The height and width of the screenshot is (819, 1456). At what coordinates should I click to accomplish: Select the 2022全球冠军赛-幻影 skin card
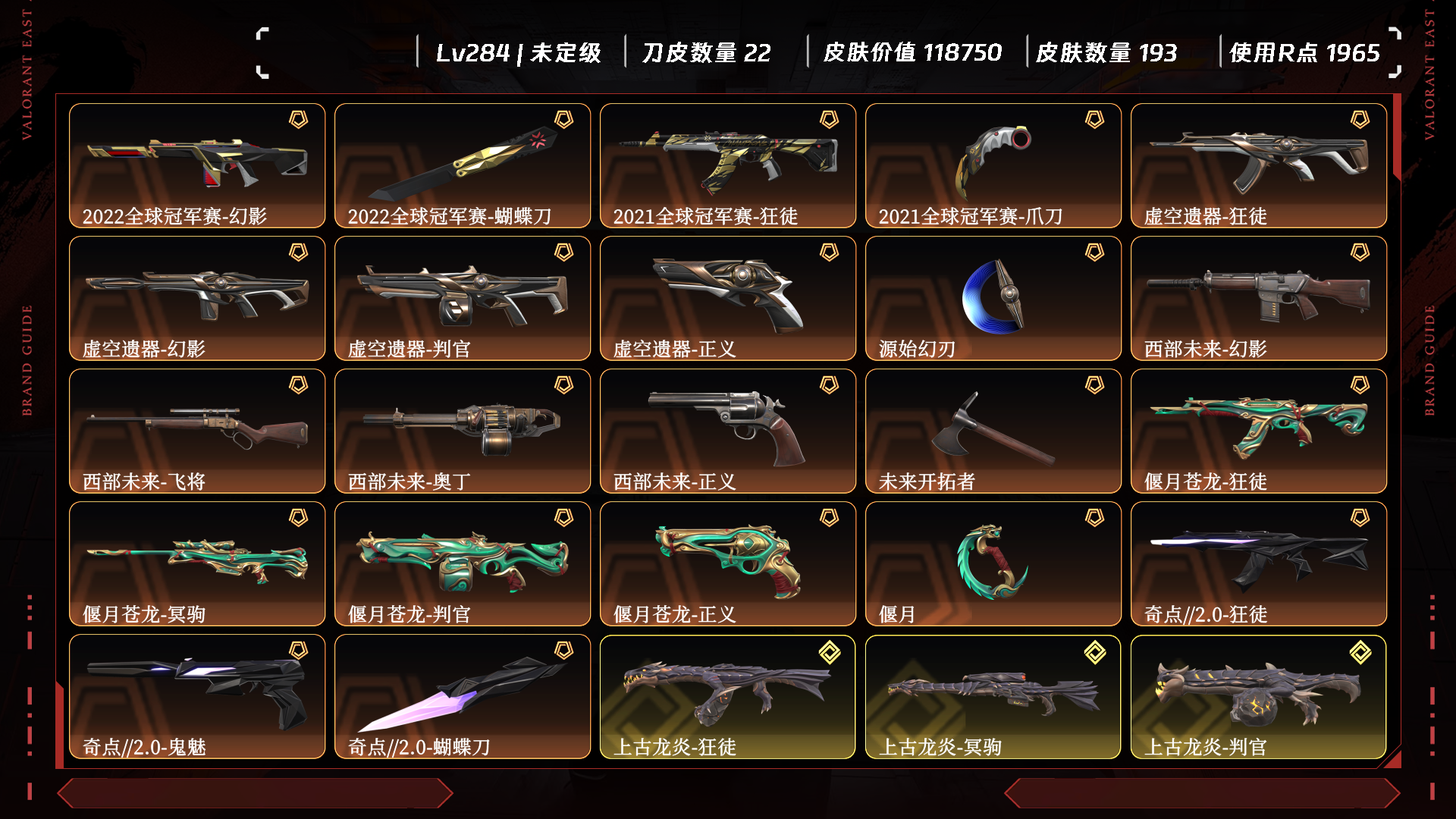[197, 165]
